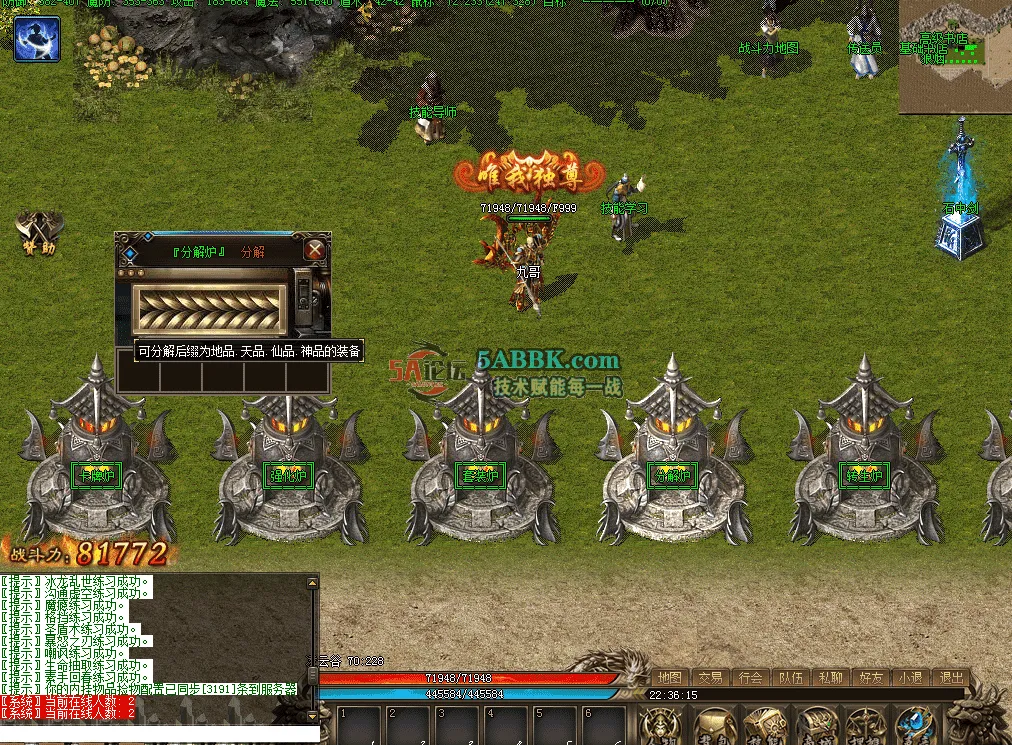The width and height of the screenshot is (1012, 745).
Task: Select hotbar slot number 4
Action: click(507, 727)
